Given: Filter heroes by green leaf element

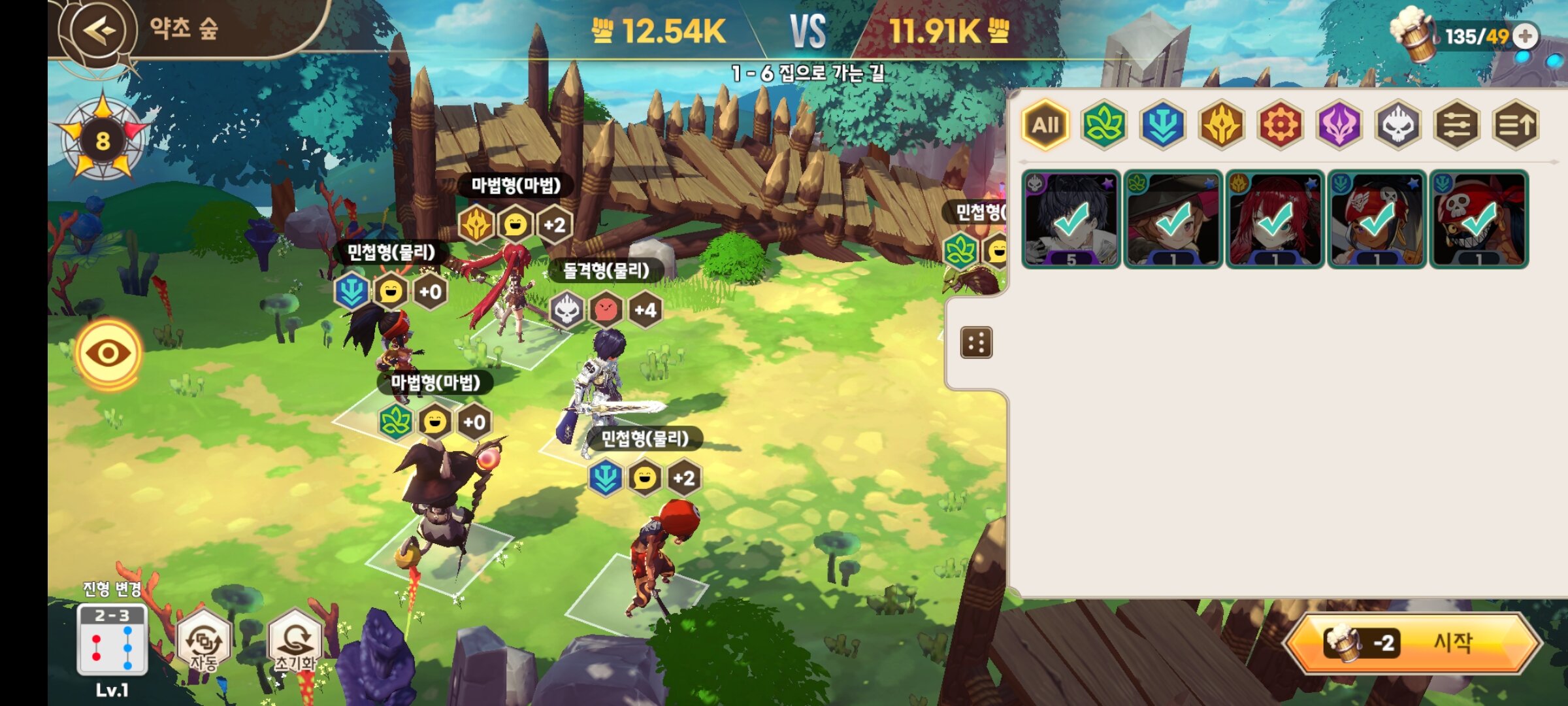Looking at the screenshot, I should pyautogui.click(x=1103, y=125).
